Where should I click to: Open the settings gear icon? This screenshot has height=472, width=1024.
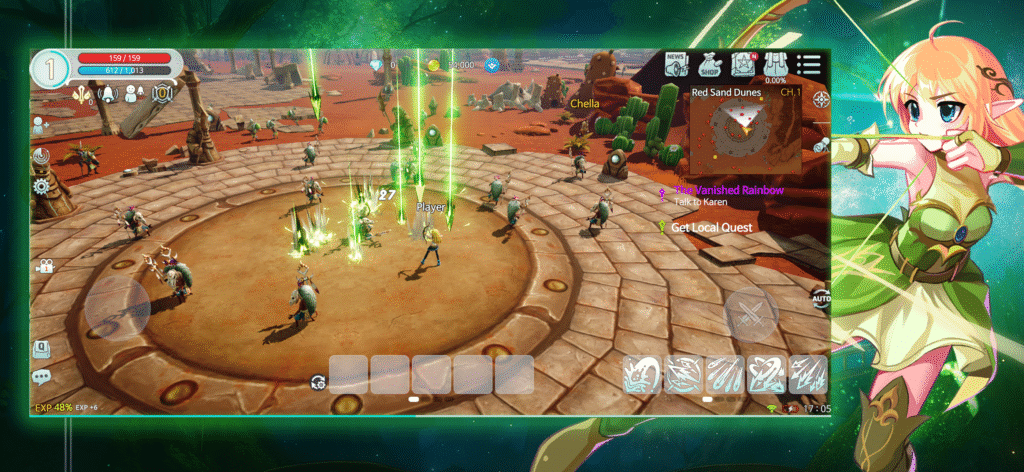[x=41, y=186]
